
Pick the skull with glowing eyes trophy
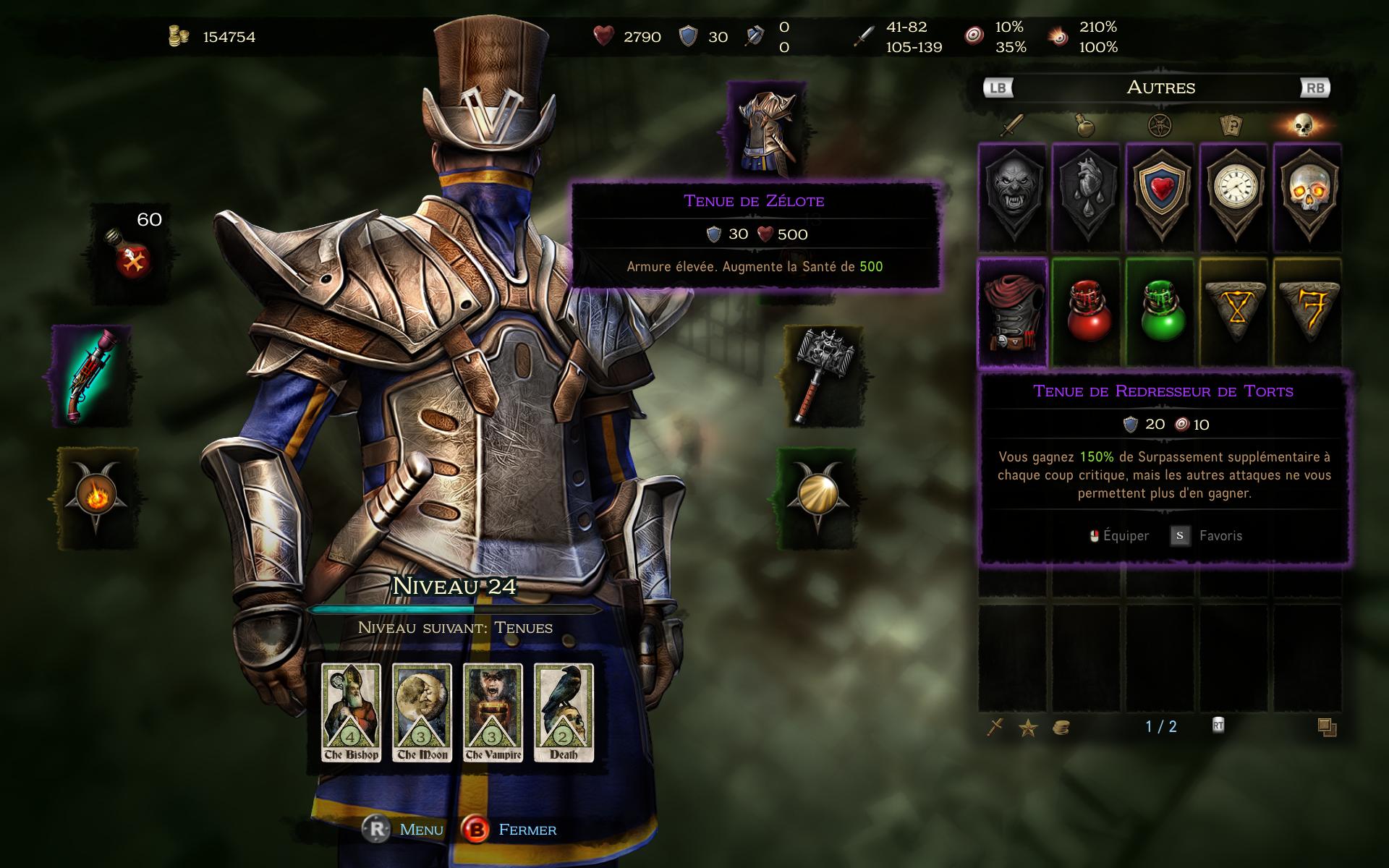pyautogui.click(x=1307, y=197)
